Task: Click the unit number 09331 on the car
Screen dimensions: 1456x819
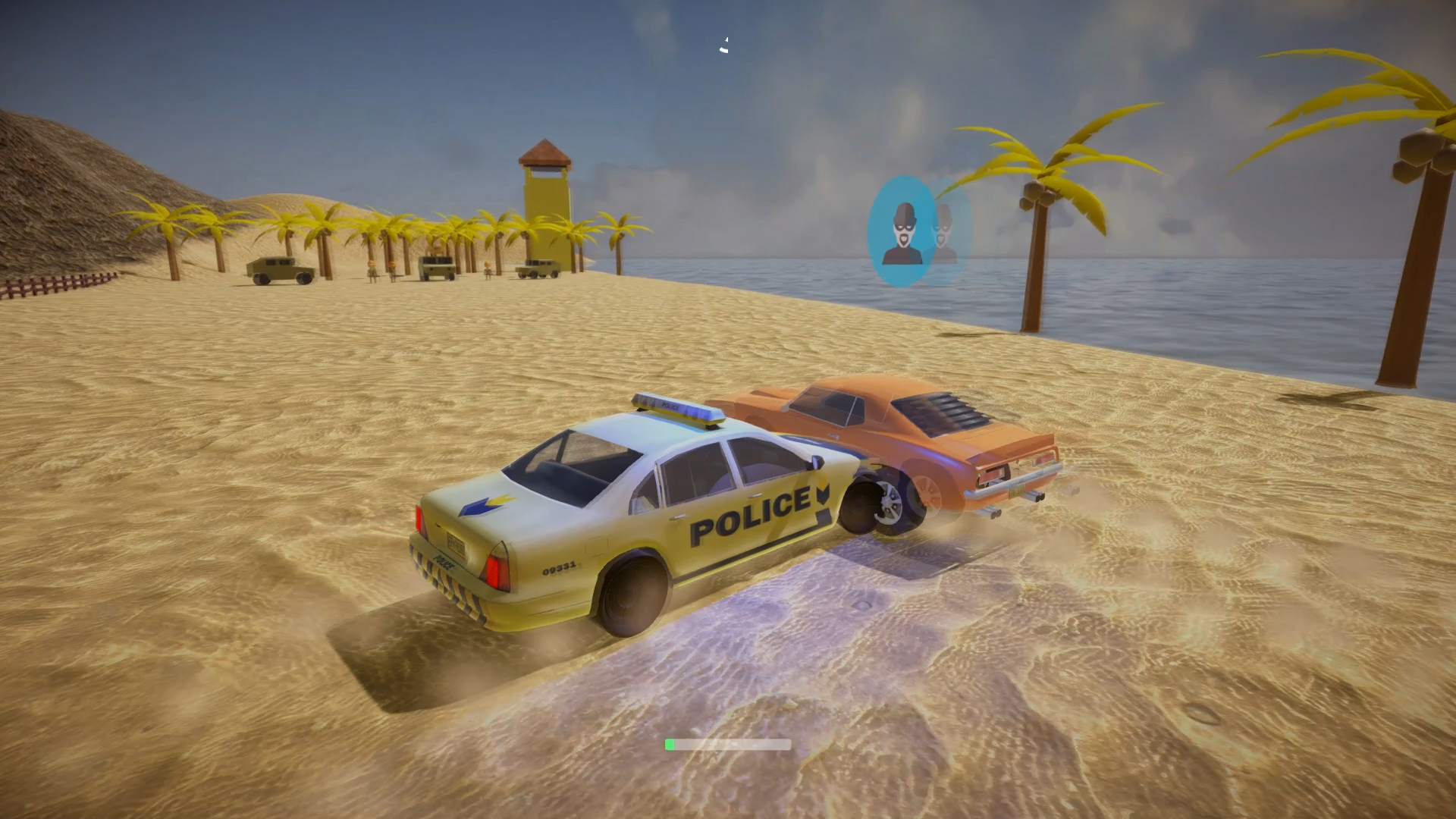Action: pos(560,569)
